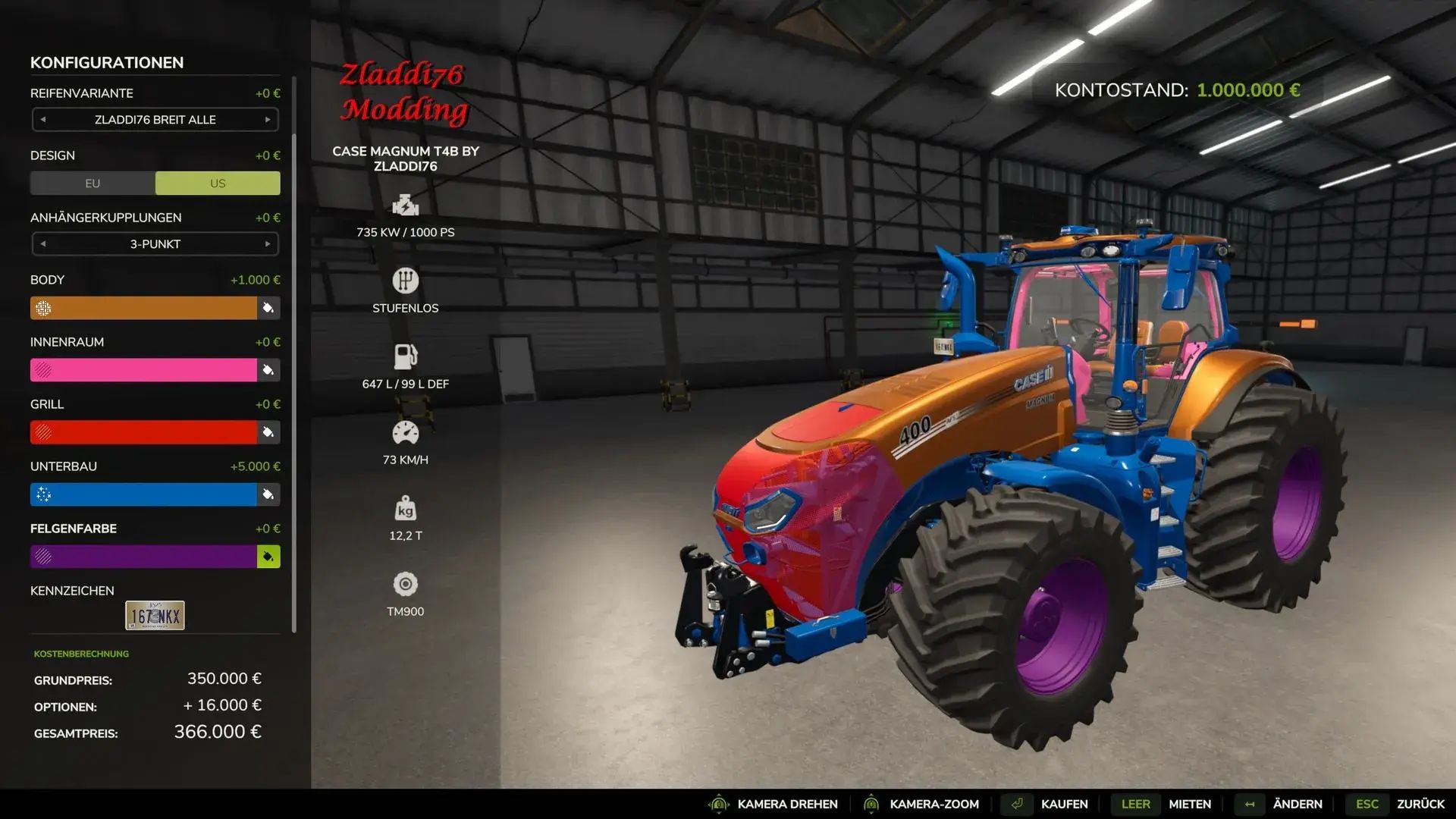Click the paint bucket next to Body
1456x819 pixels.
pos(268,308)
